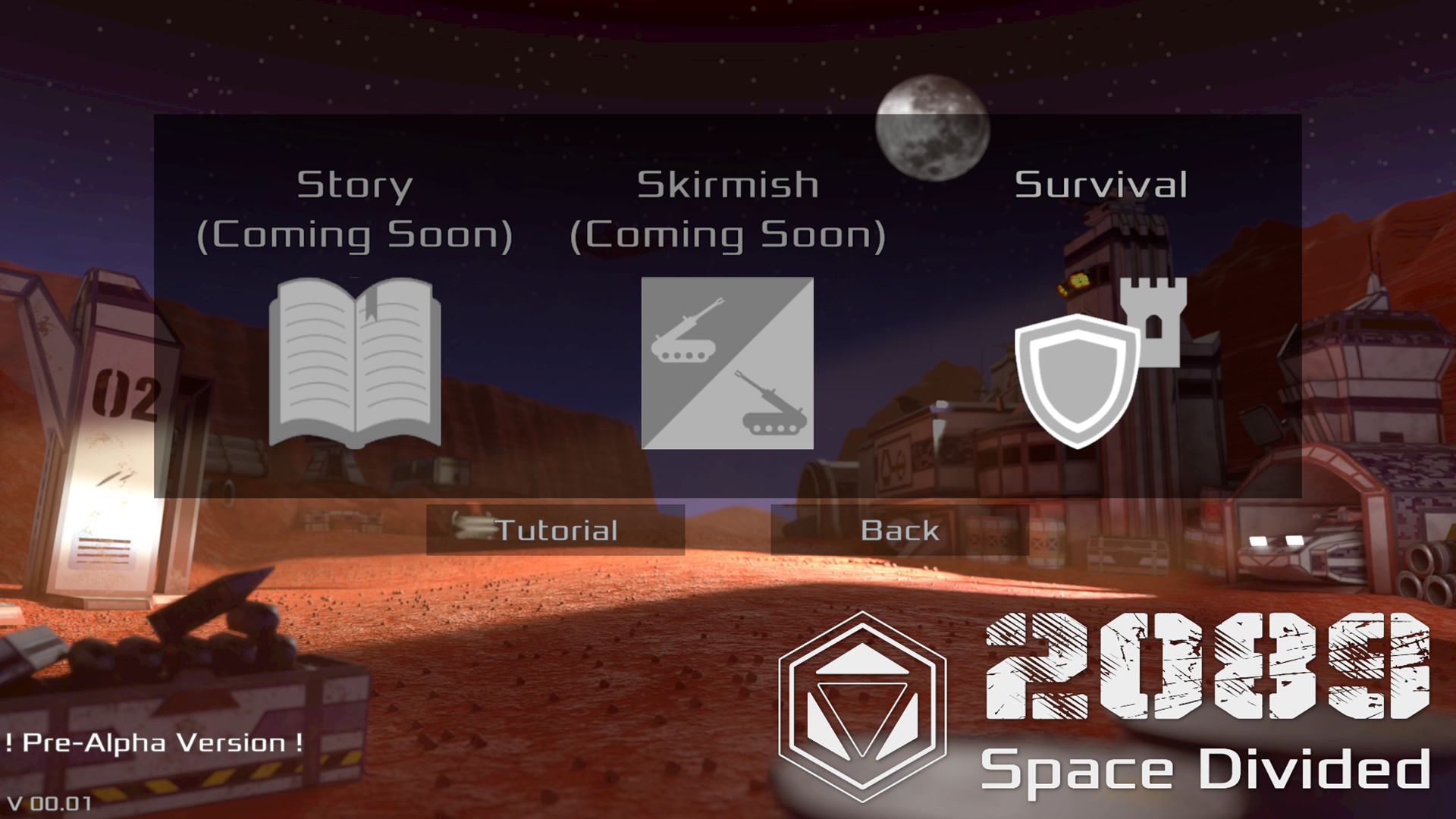Select the Skirmish tanks icon
Image resolution: width=1456 pixels, height=819 pixels.
point(728,364)
